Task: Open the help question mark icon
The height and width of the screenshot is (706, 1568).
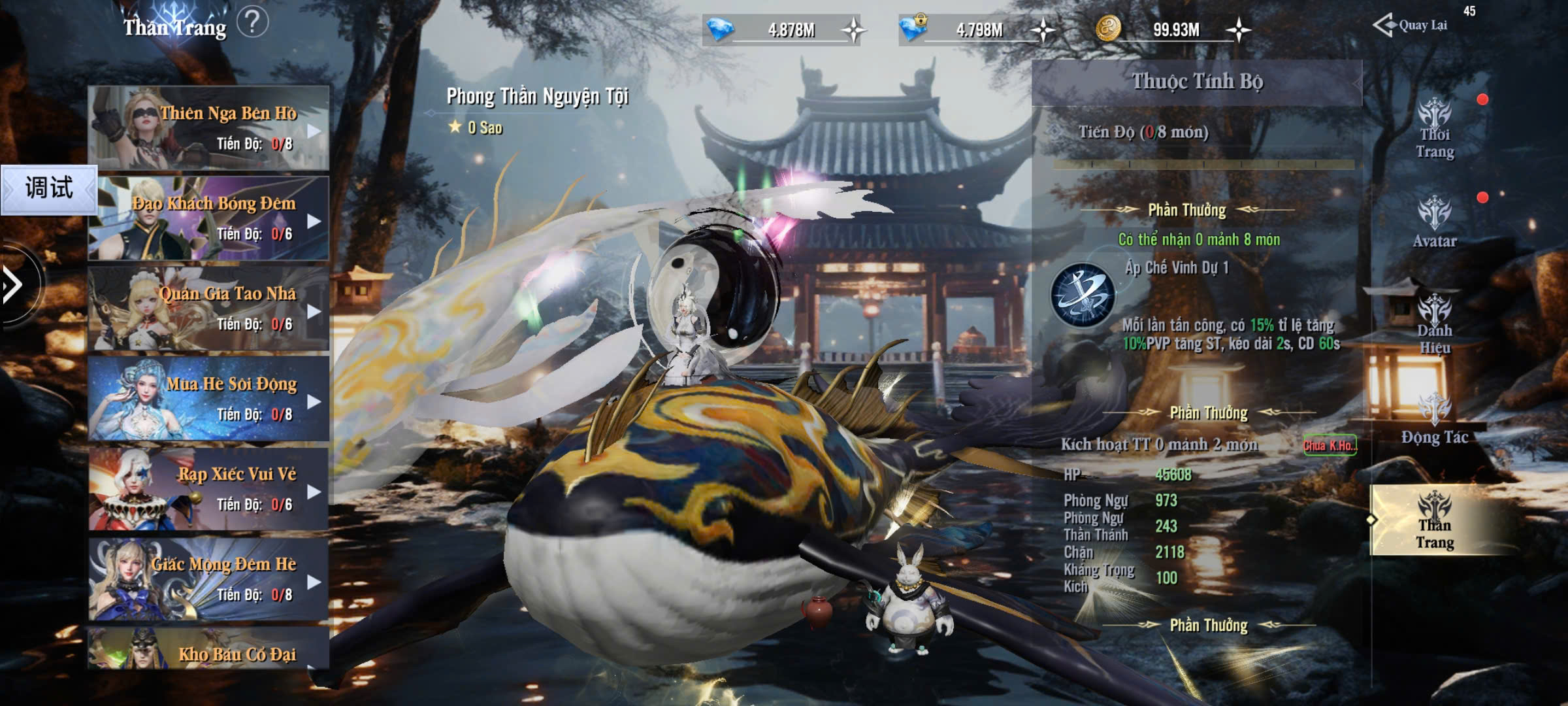Action: click(x=252, y=23)
